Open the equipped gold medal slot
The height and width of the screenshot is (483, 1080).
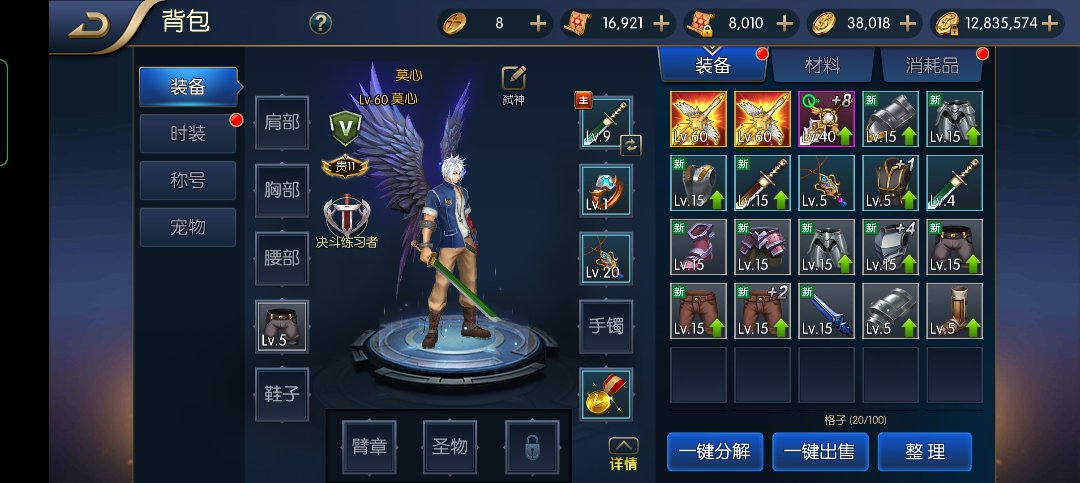tap(606, 394)
